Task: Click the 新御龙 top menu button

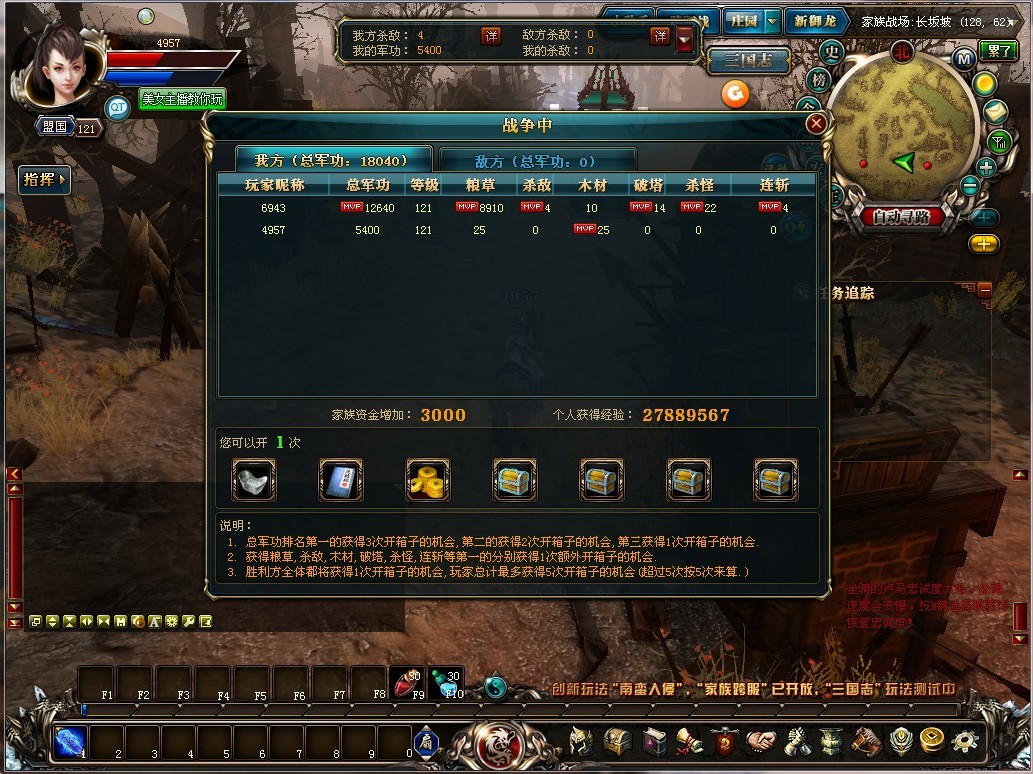Action: tap(815, 21)
